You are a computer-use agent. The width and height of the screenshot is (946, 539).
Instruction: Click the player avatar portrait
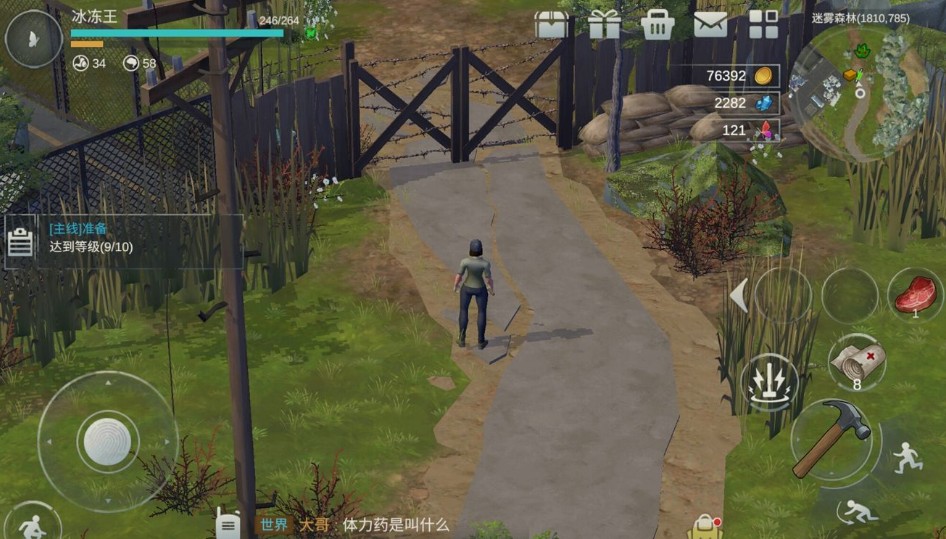click(33, 39)
